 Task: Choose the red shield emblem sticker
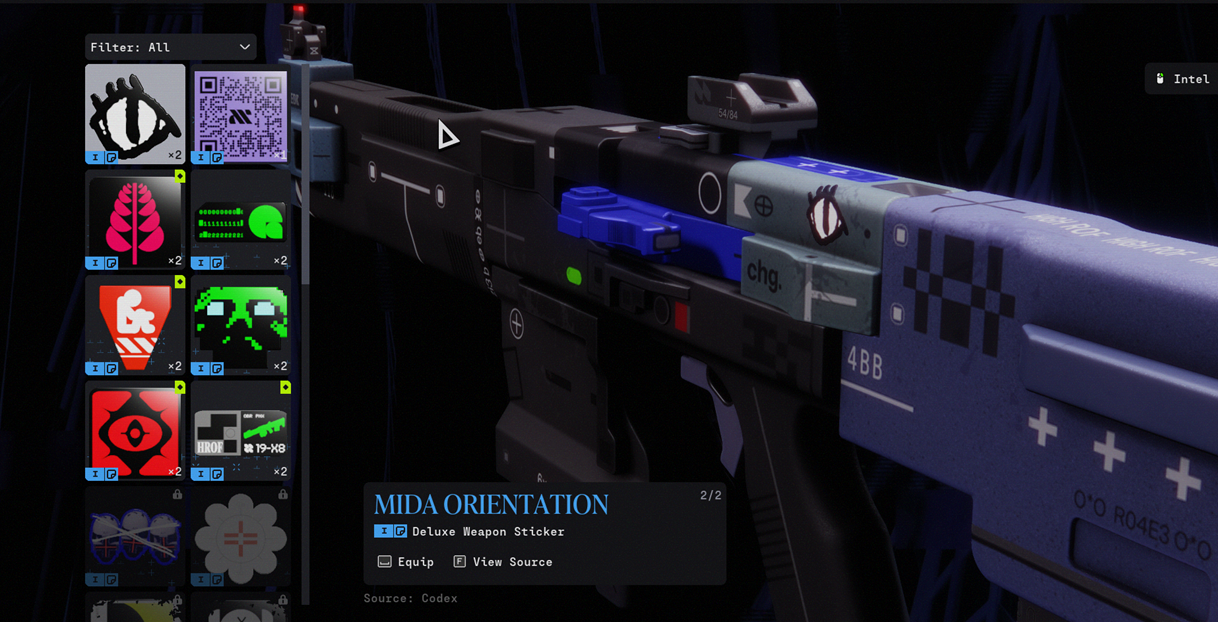(x=135, y=324)
